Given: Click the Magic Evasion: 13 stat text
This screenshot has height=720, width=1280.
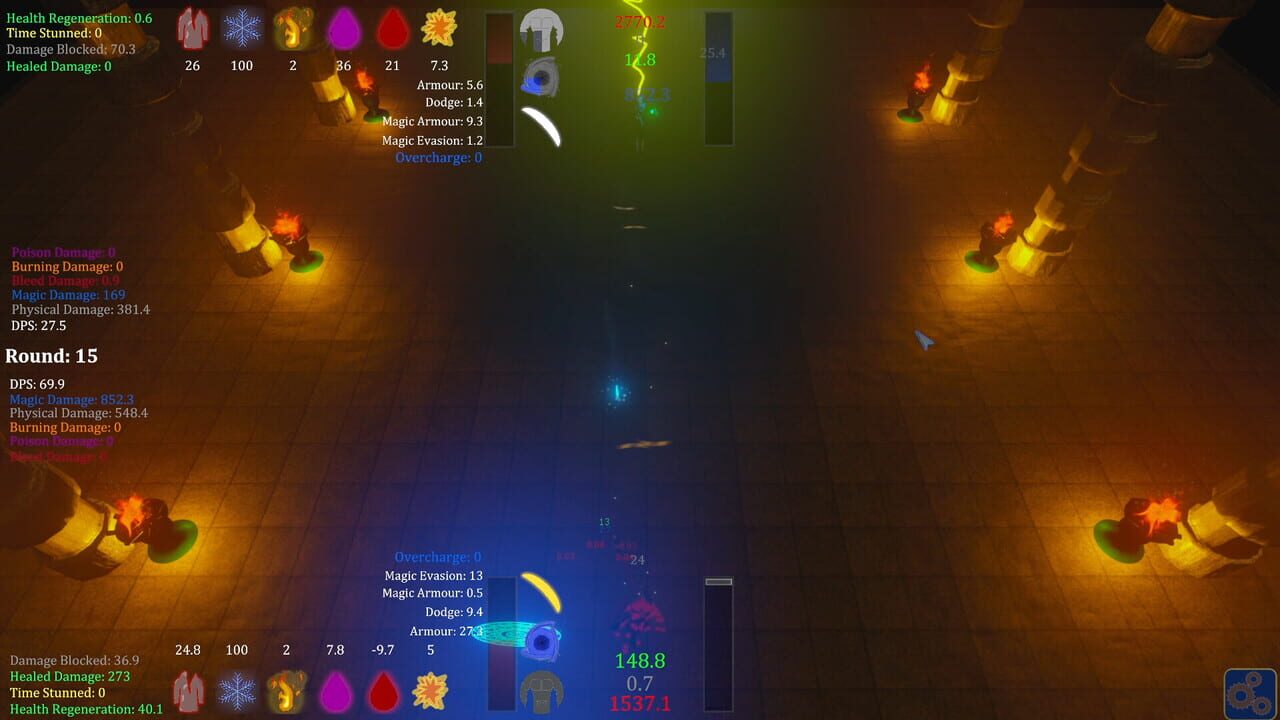Looking at the screenshot, I should pos(436,574).
